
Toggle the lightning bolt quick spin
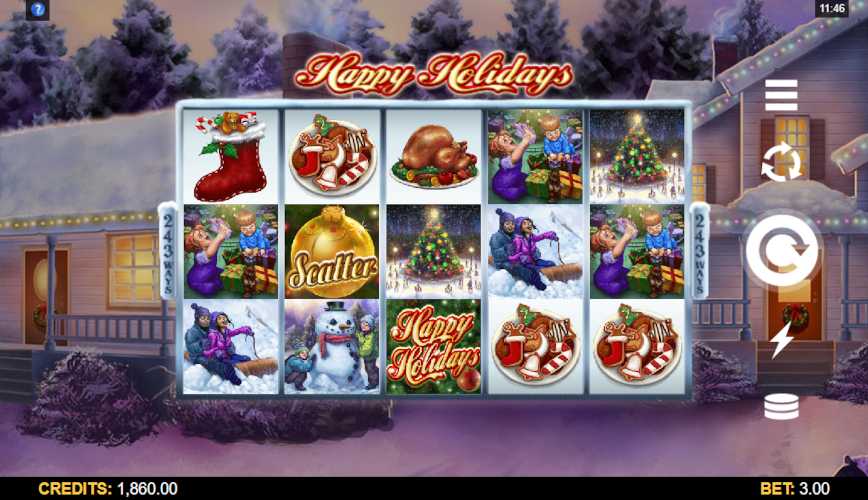[781, 340]
